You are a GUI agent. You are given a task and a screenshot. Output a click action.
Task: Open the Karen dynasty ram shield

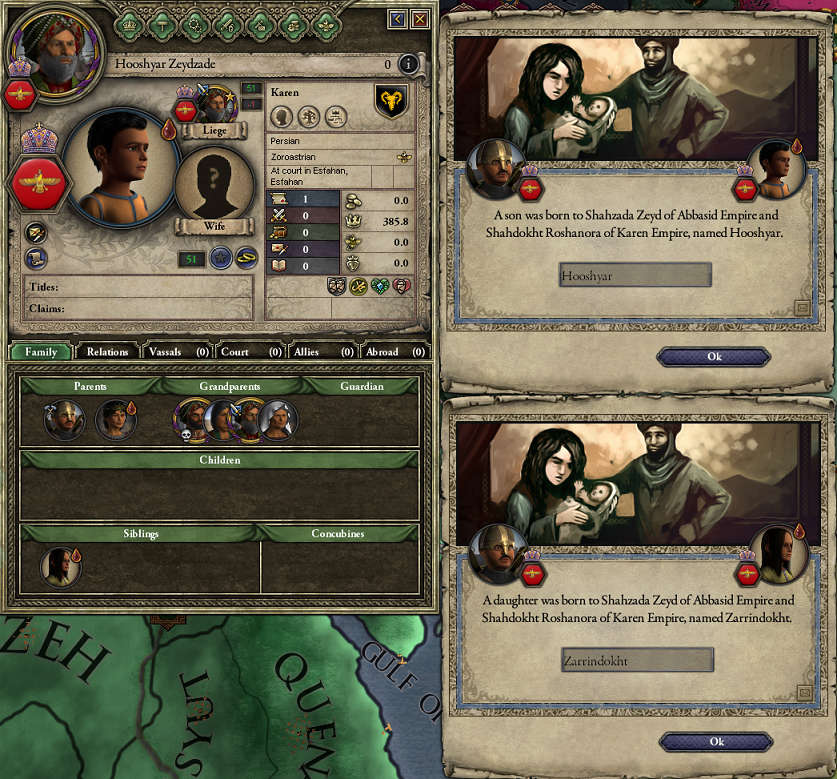[x=390, y=101]
